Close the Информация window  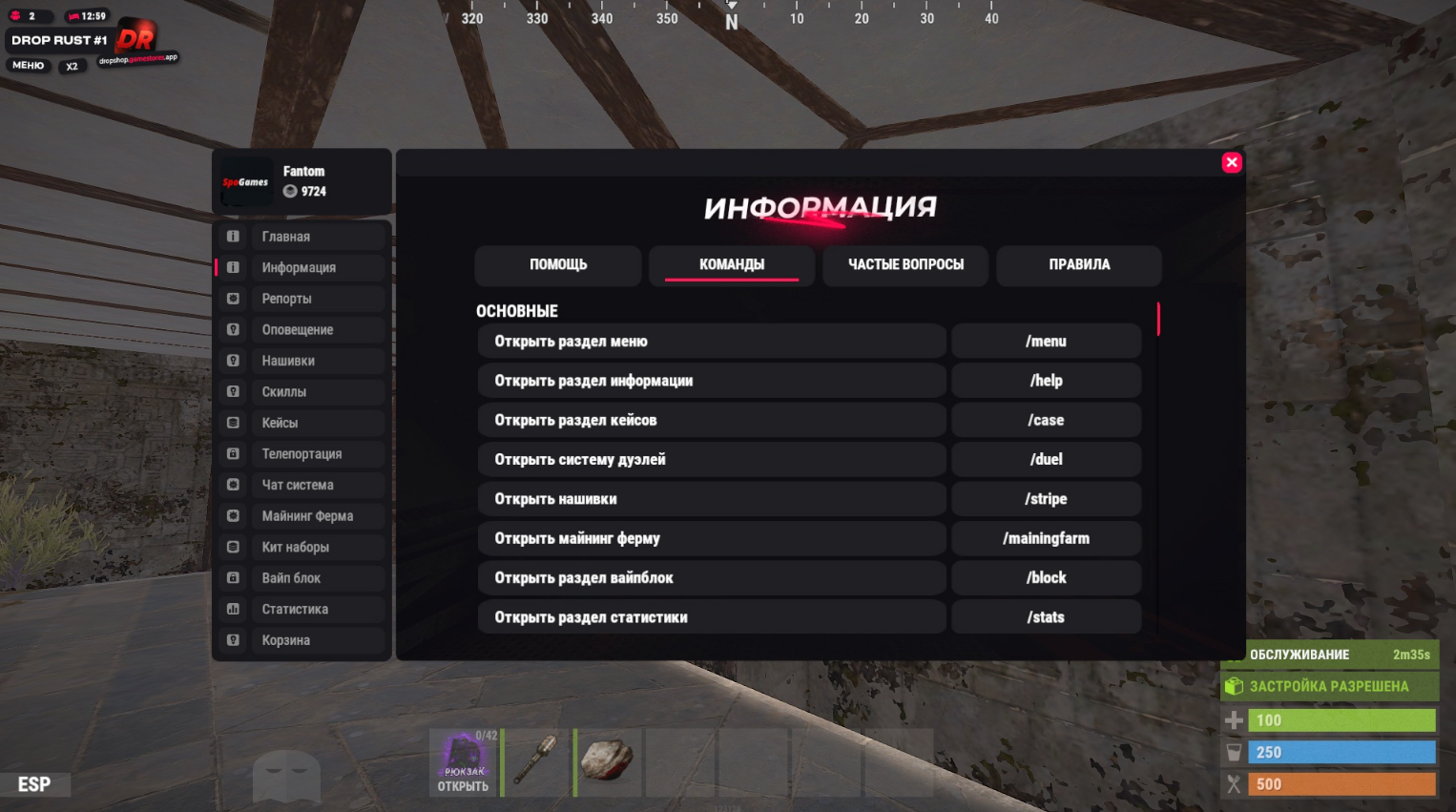click(1232, 162)
